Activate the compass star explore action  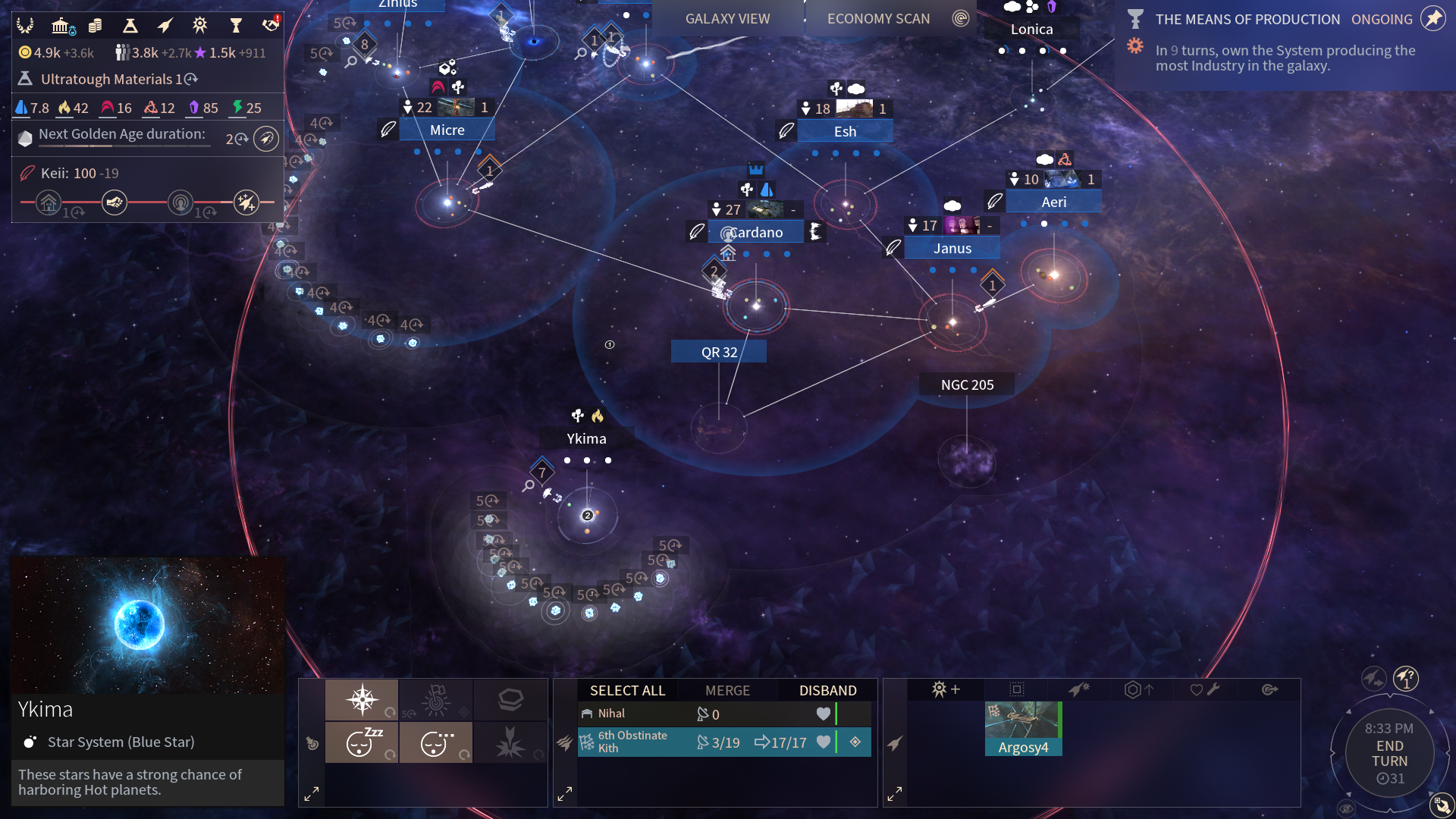[x=362, y=699]
